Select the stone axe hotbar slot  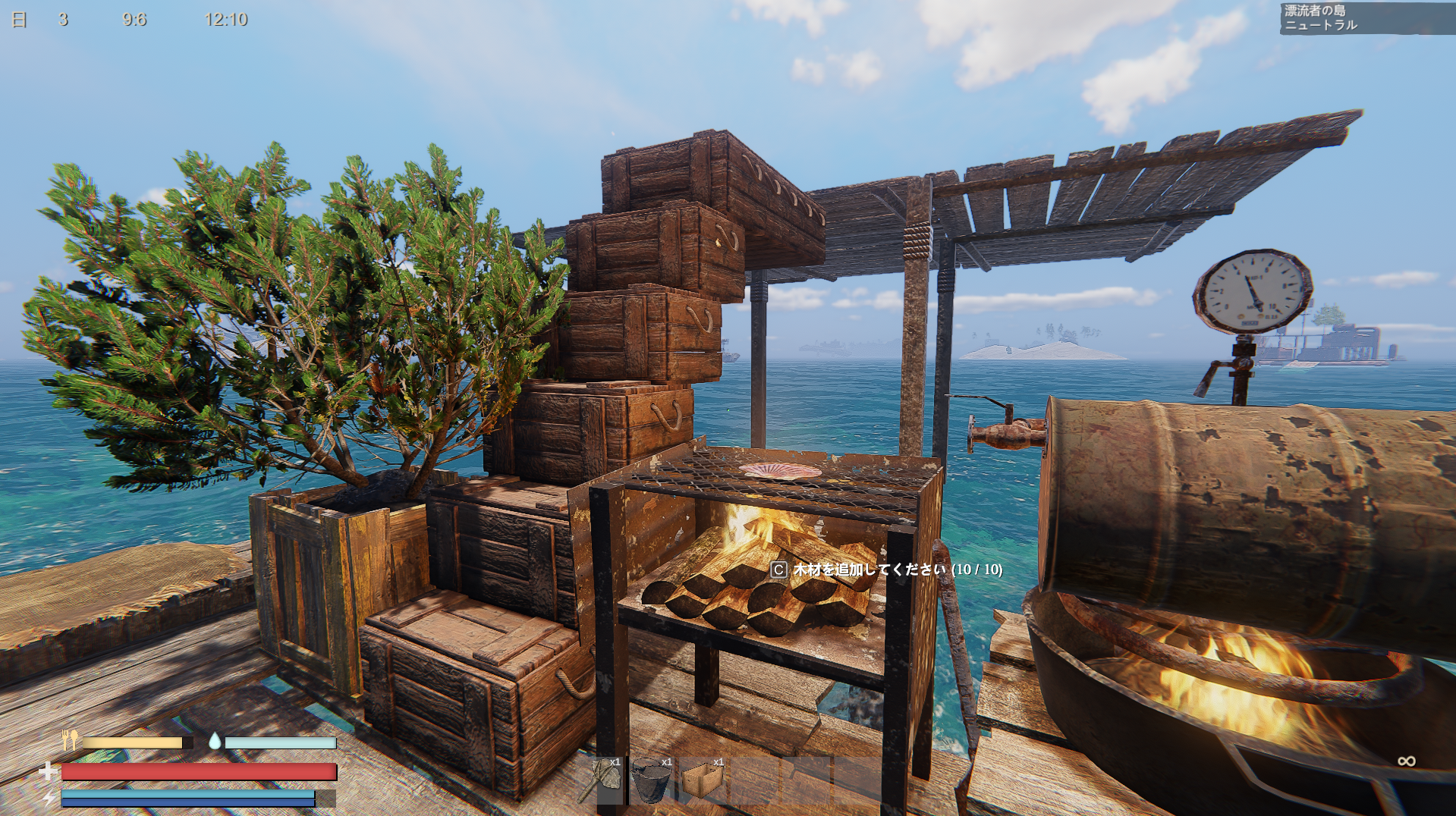click(x=601, y=780)
